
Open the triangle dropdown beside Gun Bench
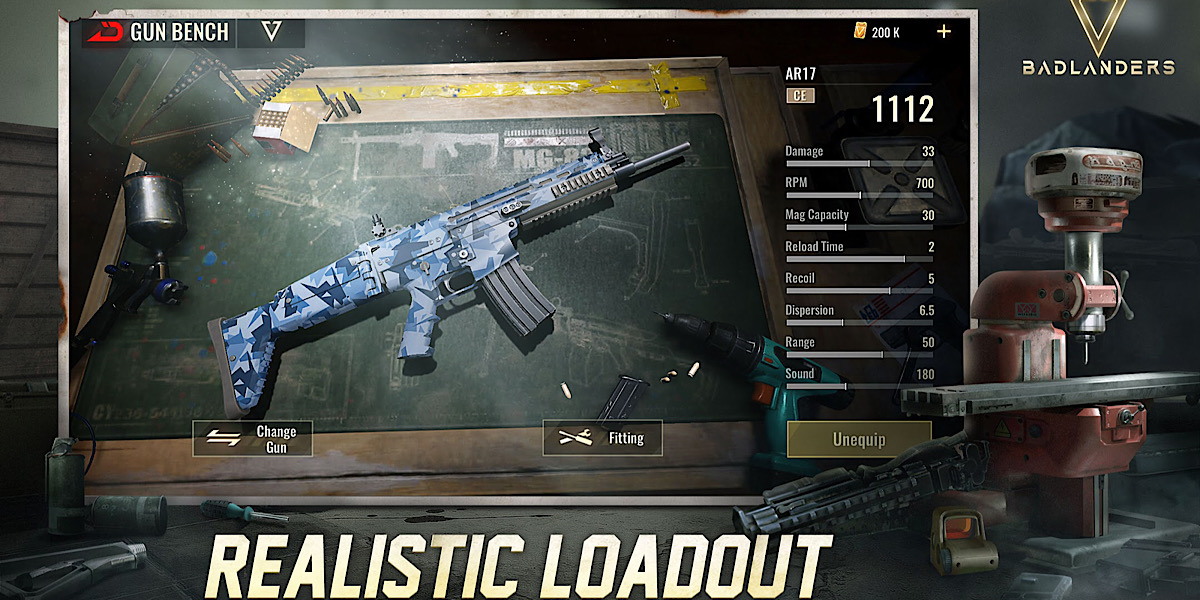(x=271, y=32)
